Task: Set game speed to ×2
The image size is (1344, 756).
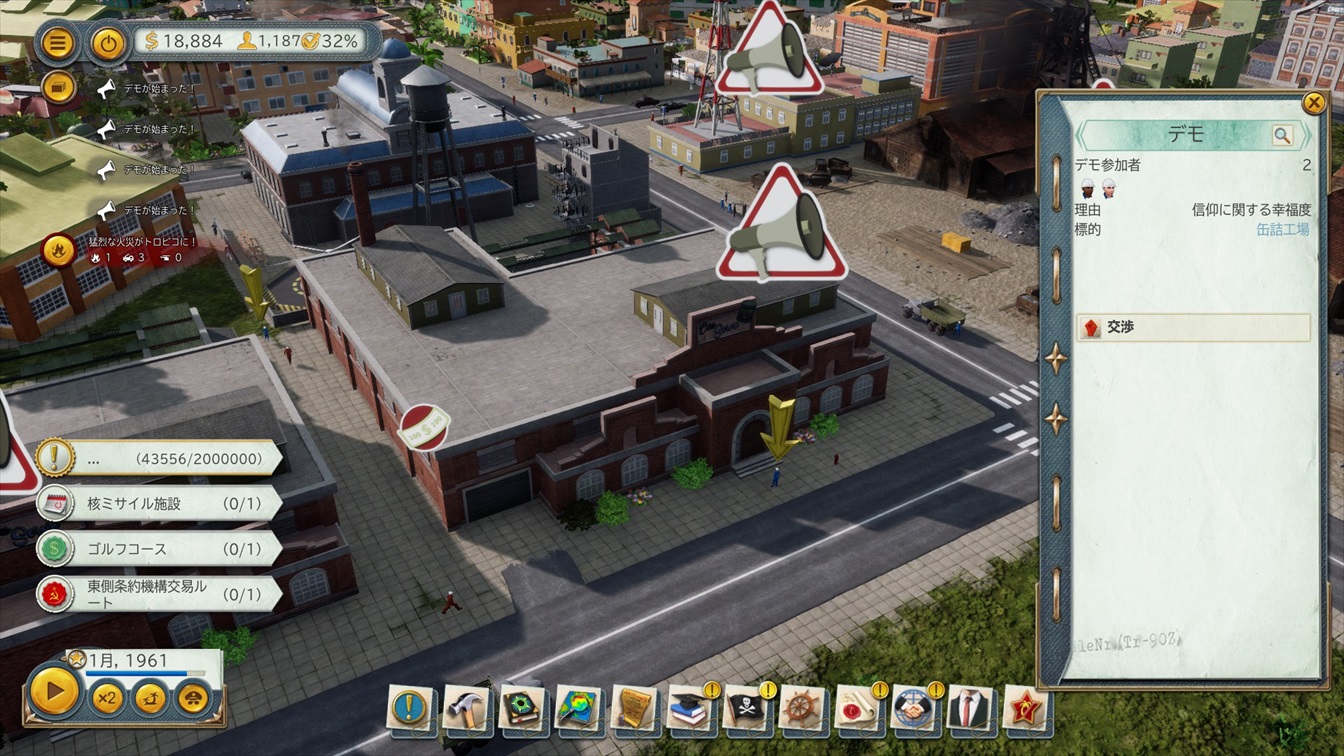Action: (x=107, y=697)
